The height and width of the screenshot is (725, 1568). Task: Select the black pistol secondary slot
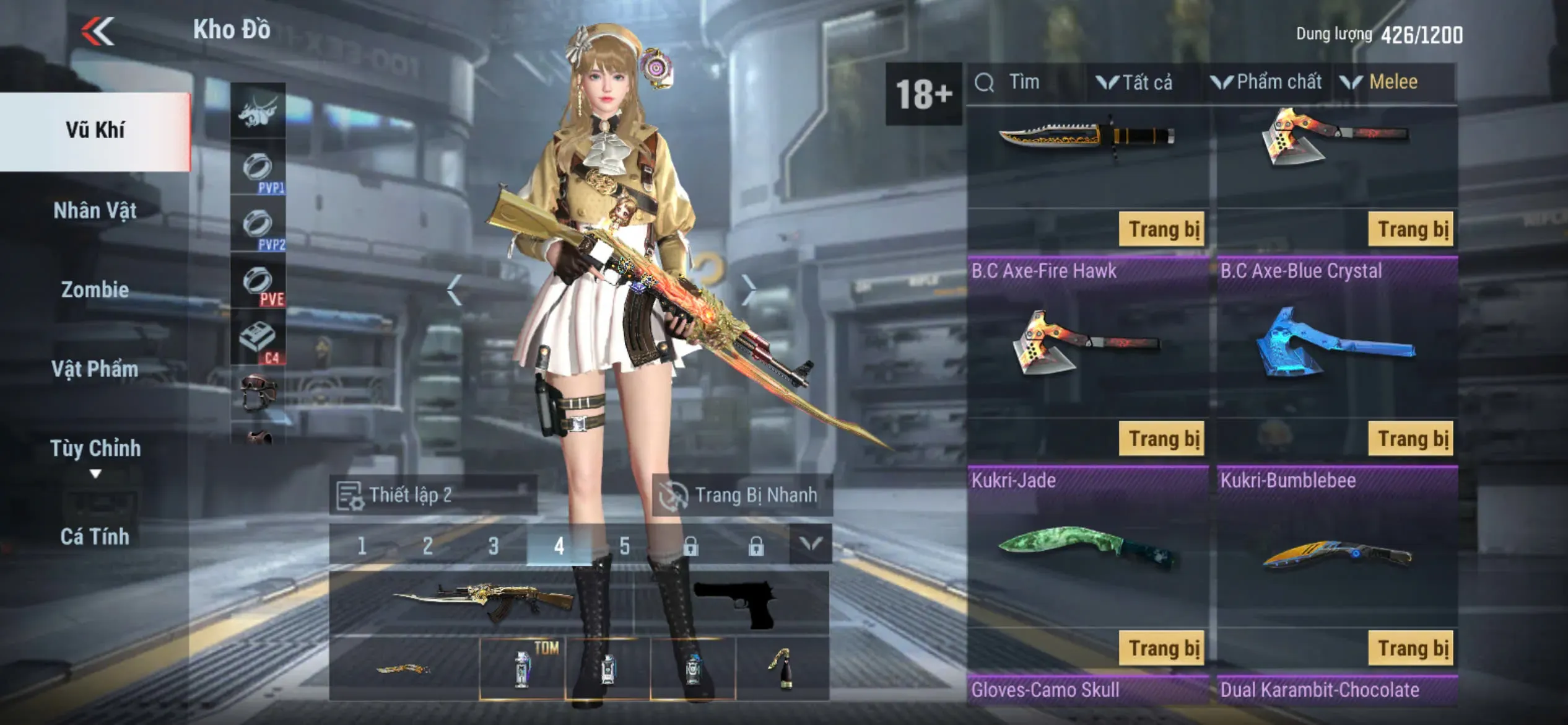click(733, 602)
